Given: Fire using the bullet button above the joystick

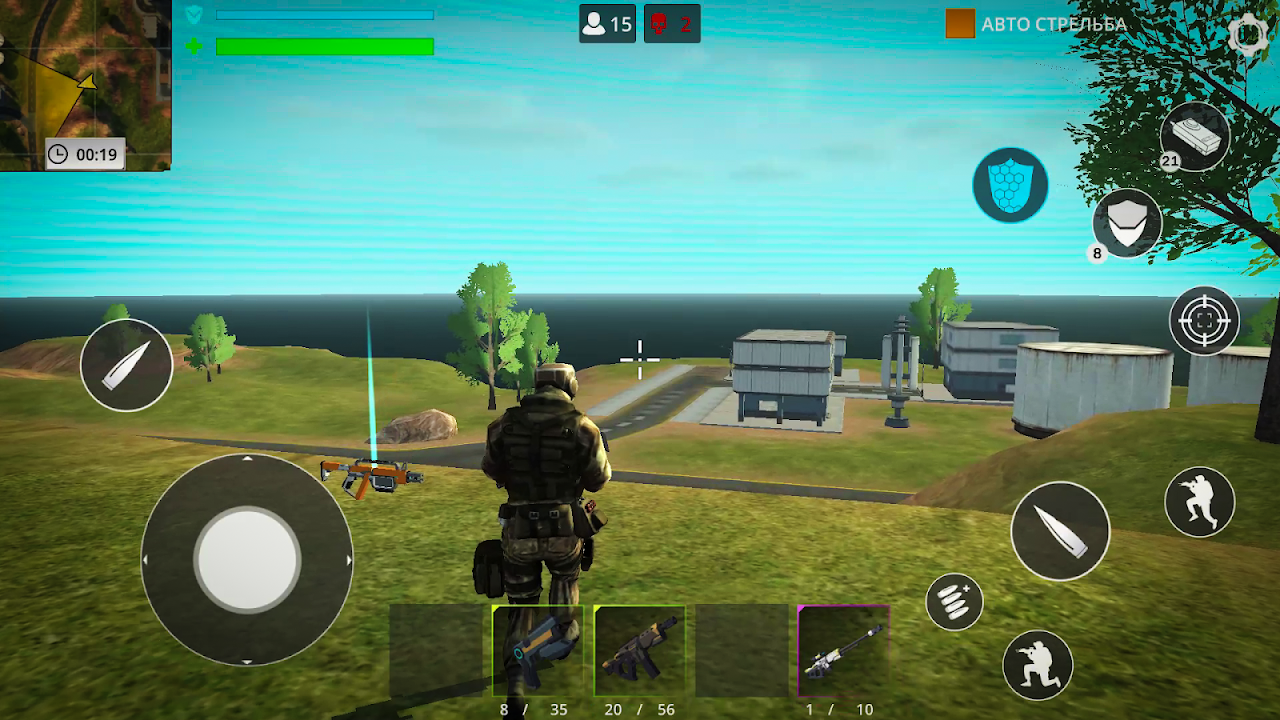Looking at the screenshot, I should 126,365.
